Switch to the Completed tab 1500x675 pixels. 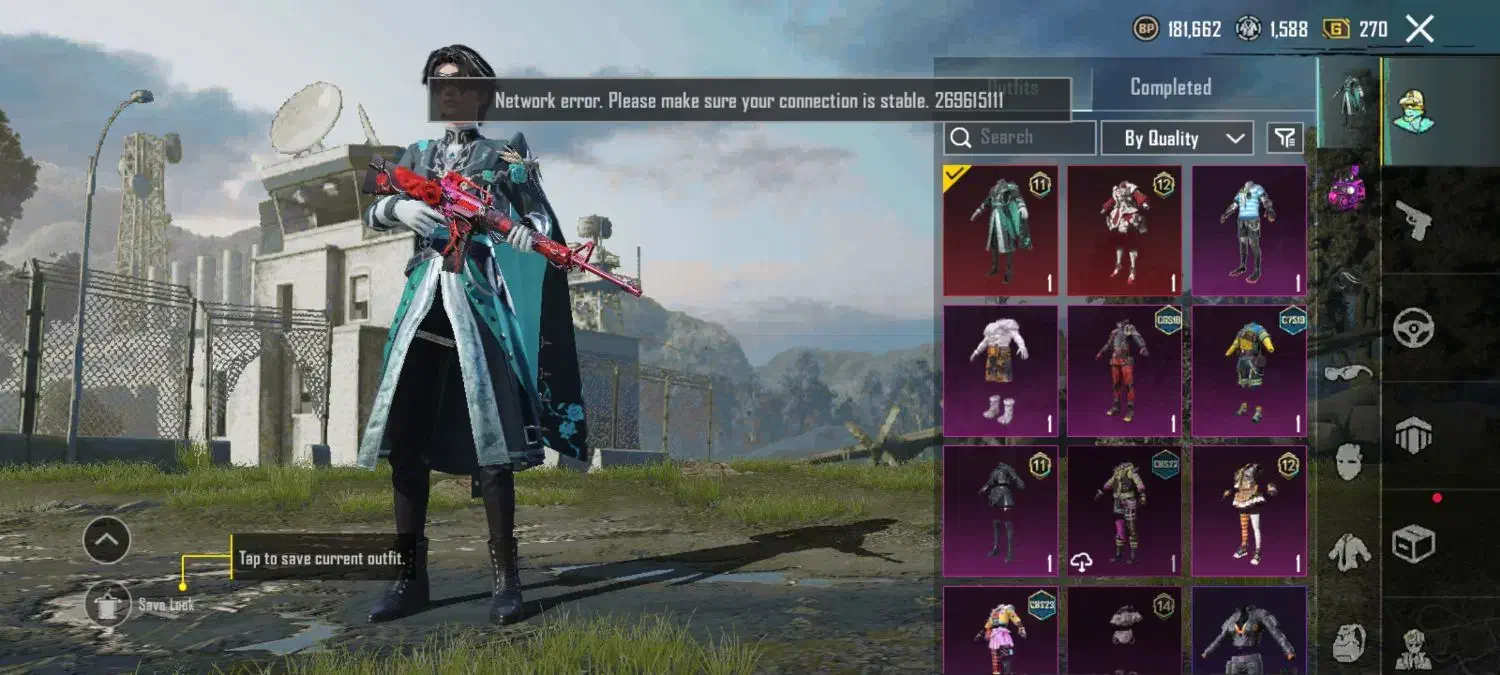pyautogui.click(x=1170, y=87)
